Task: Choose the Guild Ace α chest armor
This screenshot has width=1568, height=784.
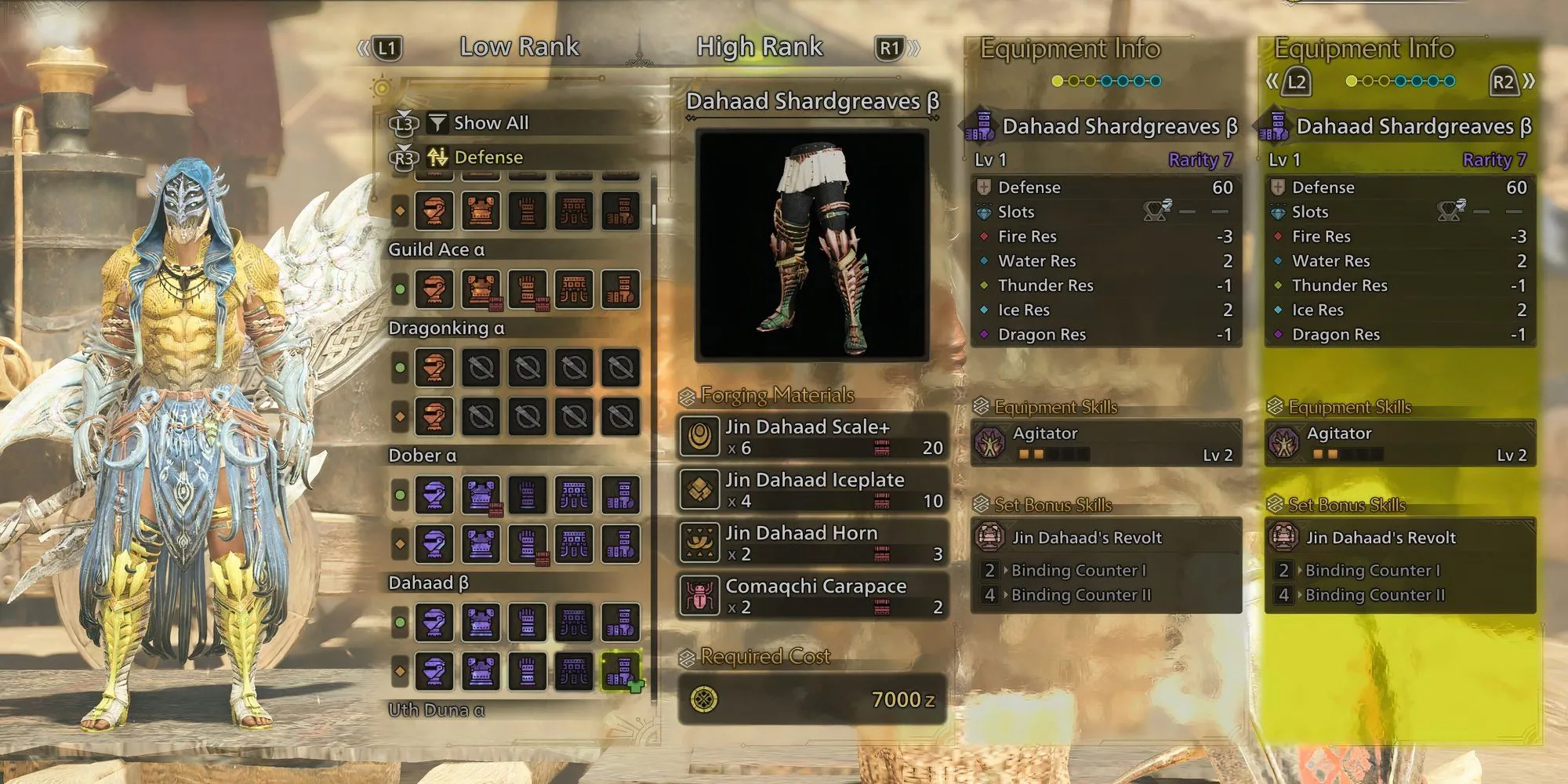Action: click(x=481, y=289)
